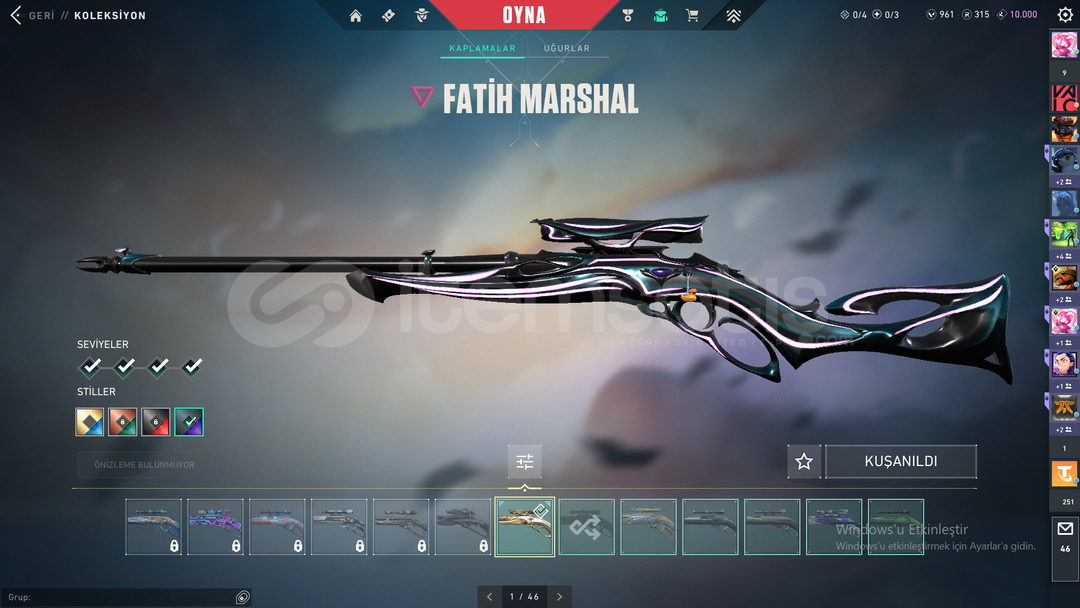Go to the next skin page arrow
Screen dimensions: 1080x608
click(x=560, y=597)
